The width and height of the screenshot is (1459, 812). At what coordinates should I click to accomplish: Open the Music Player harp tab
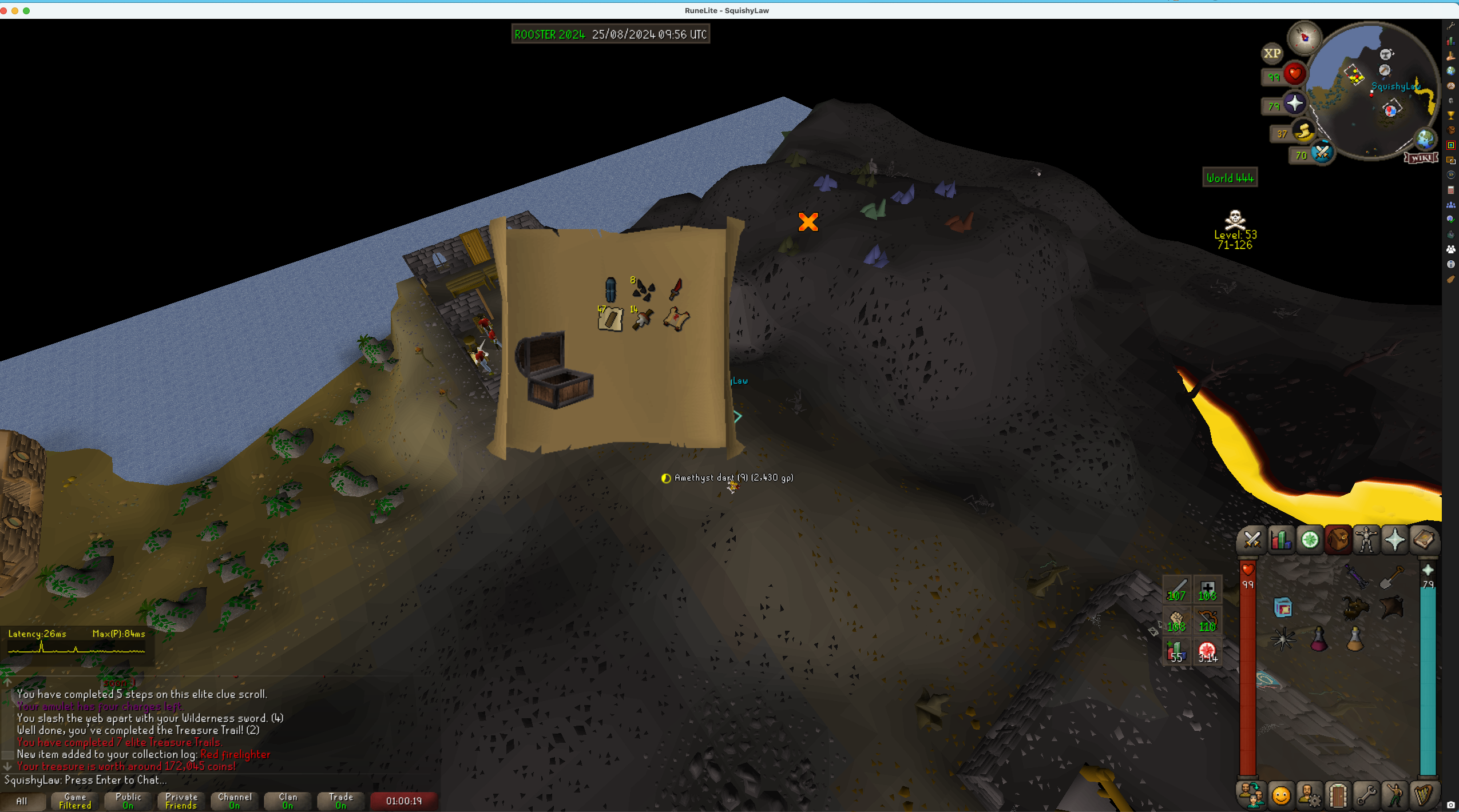pos(1424,795)
